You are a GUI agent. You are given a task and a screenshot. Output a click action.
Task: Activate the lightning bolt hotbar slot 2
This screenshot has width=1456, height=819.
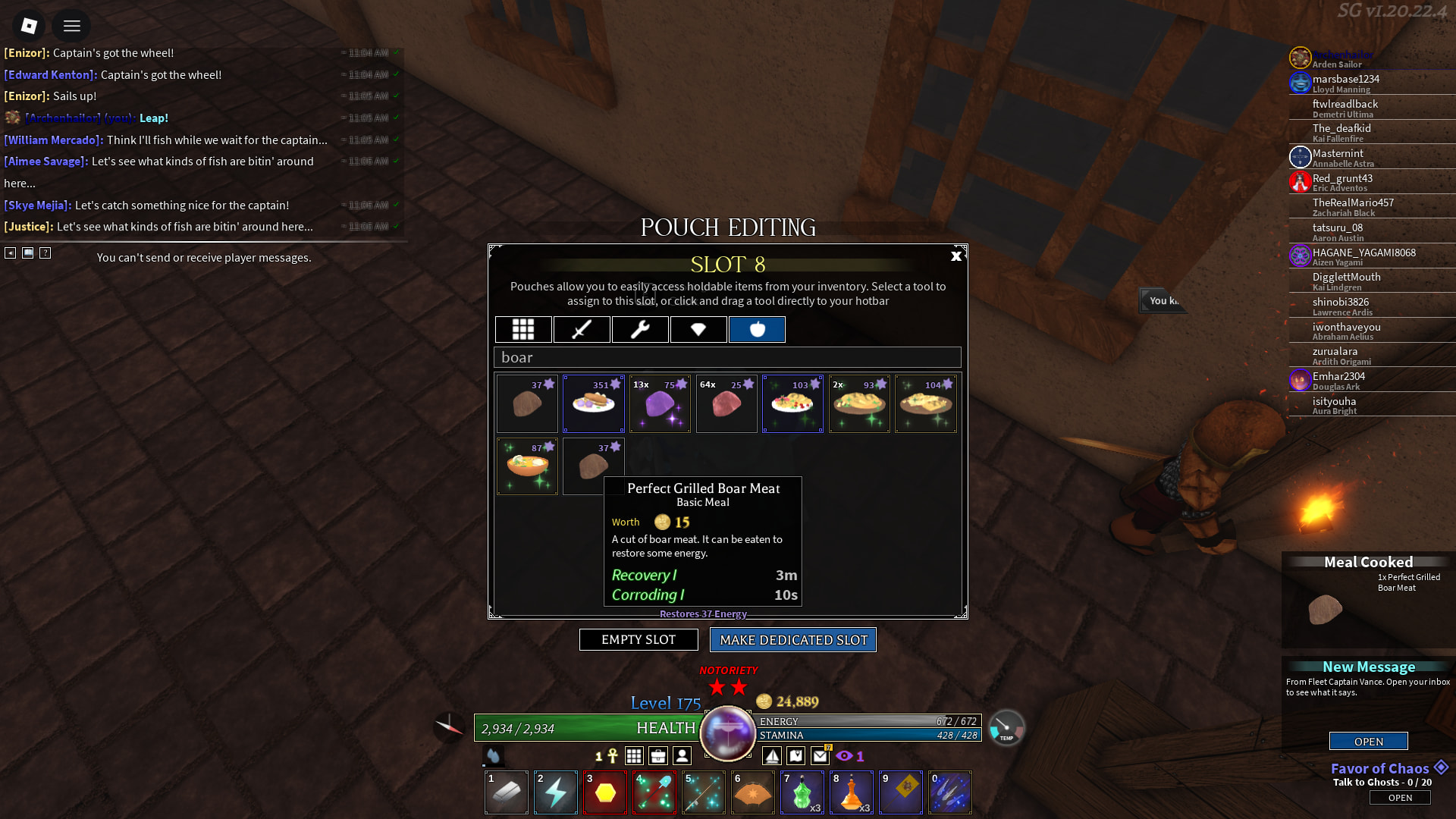tap(556, 792)
